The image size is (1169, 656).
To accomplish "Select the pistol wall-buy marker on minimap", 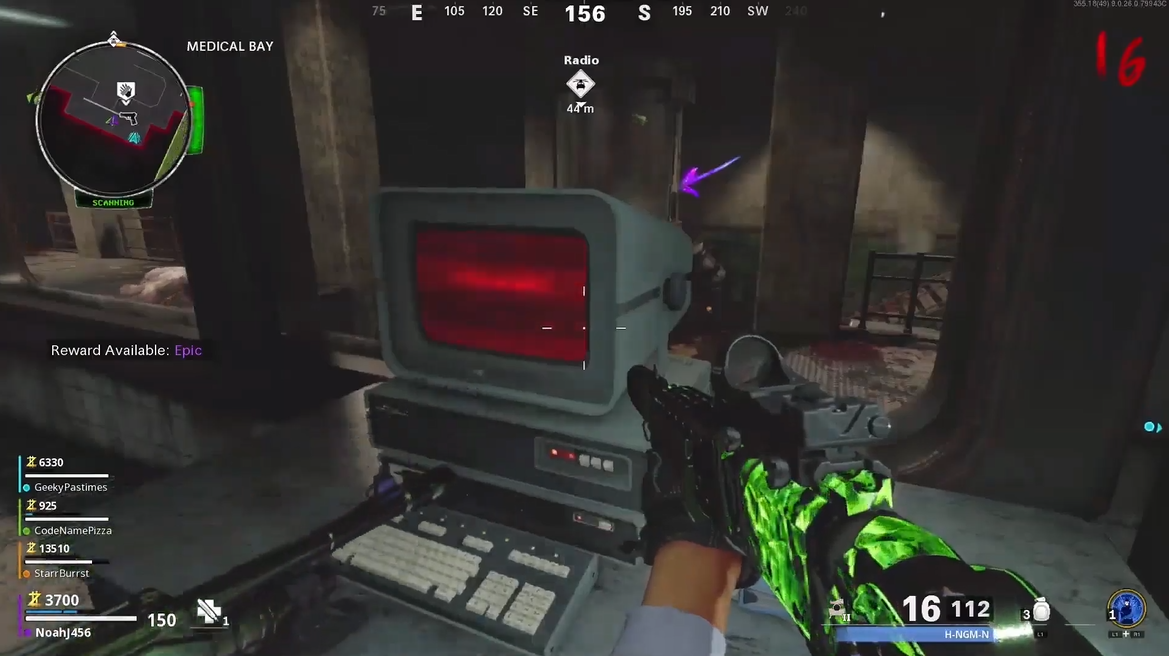I will [x=129, y=119].
